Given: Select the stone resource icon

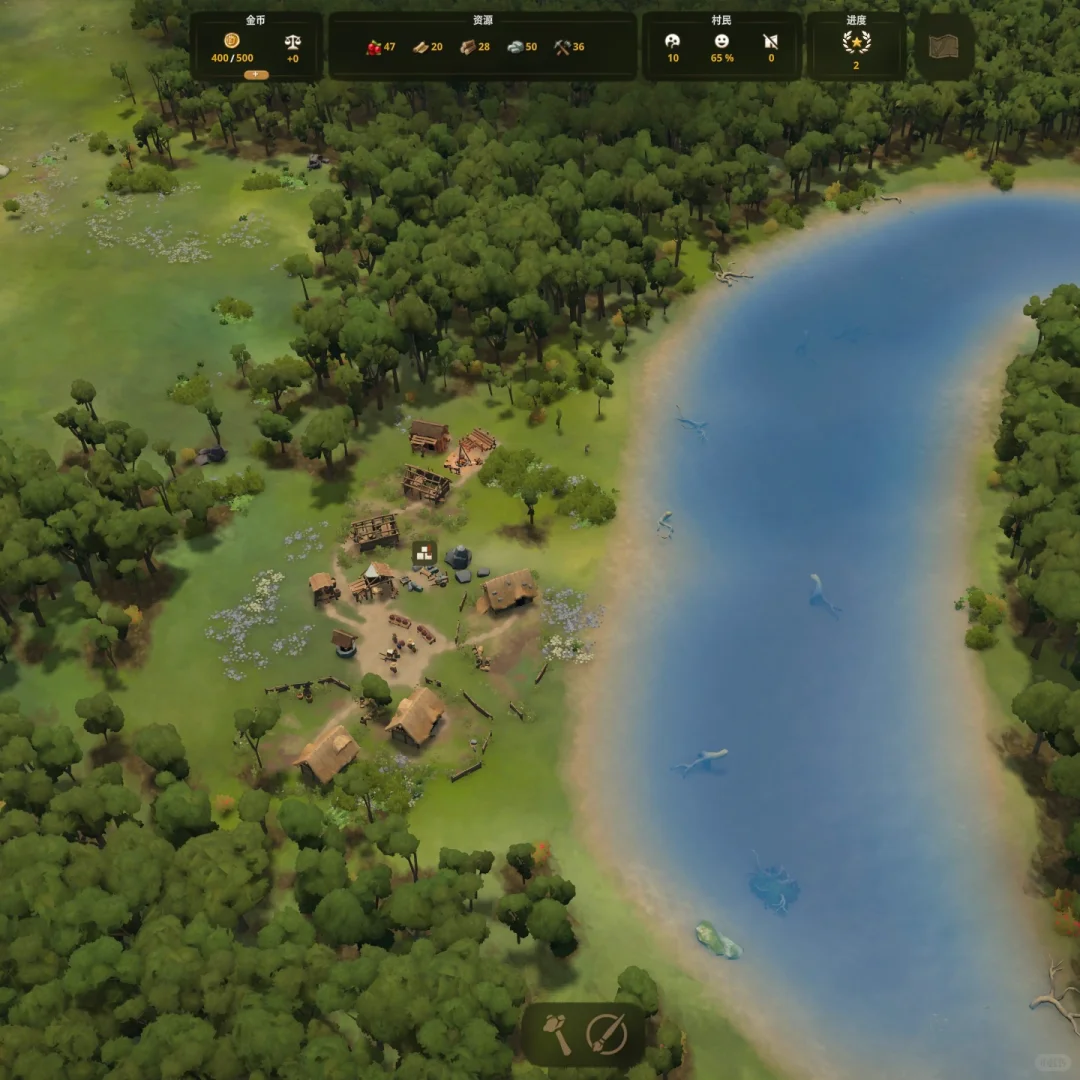Looking at the screenshot, I should click(x=515, y=47).
